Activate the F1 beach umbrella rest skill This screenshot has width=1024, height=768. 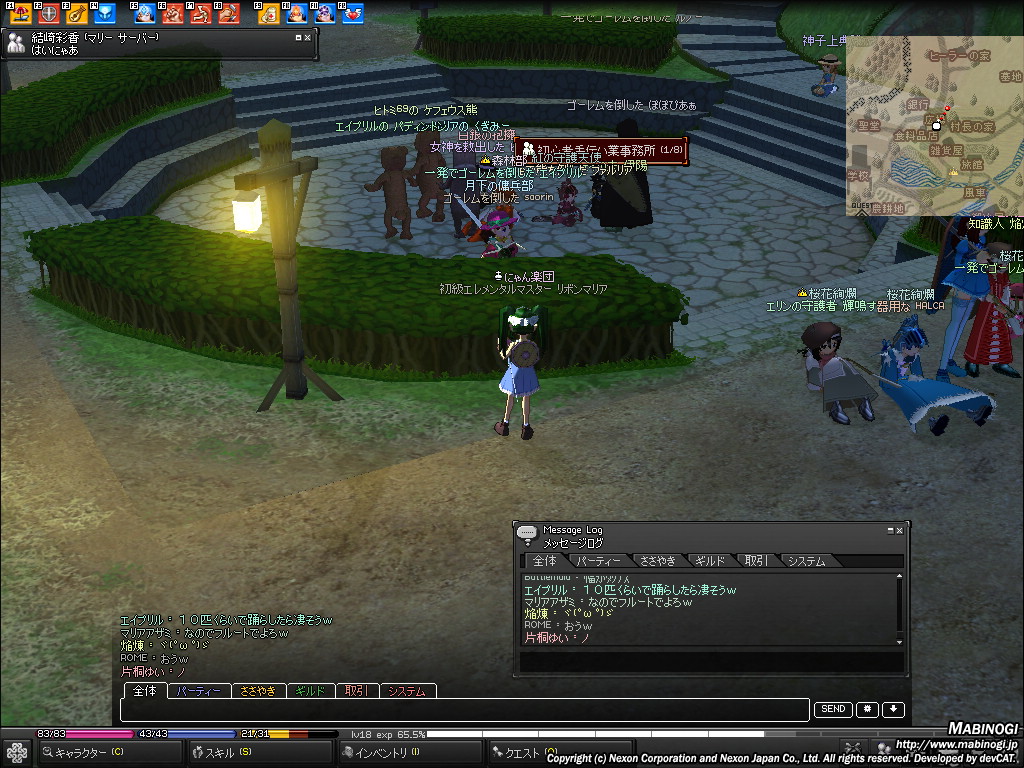pos(22,14)
